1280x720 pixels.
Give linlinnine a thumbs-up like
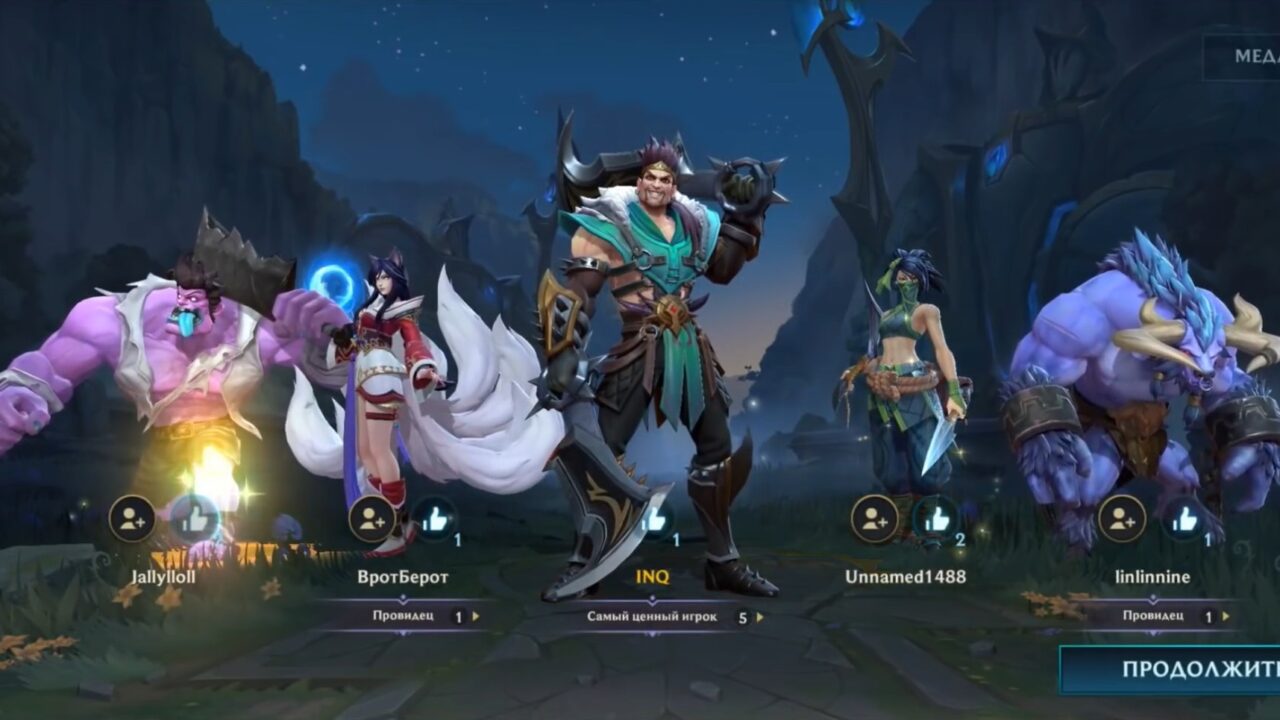pos(1185,519)
